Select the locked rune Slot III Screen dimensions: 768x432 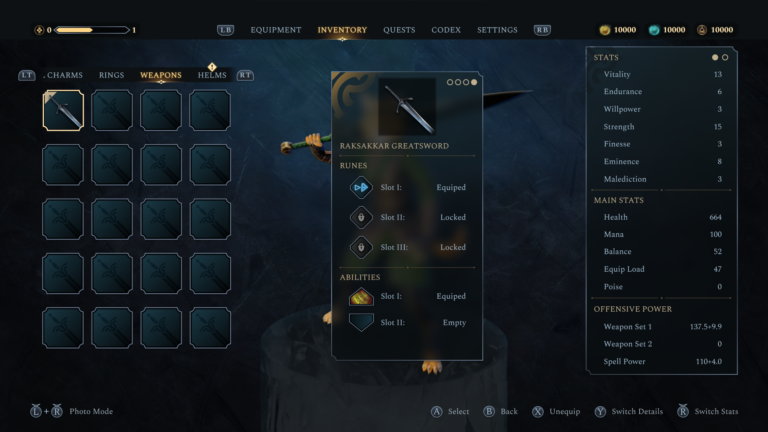[x=407, y=247]
